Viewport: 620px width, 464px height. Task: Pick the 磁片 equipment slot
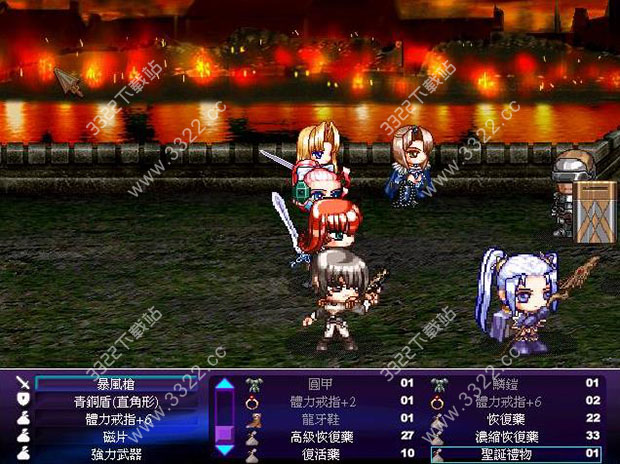tap(115, 437)
